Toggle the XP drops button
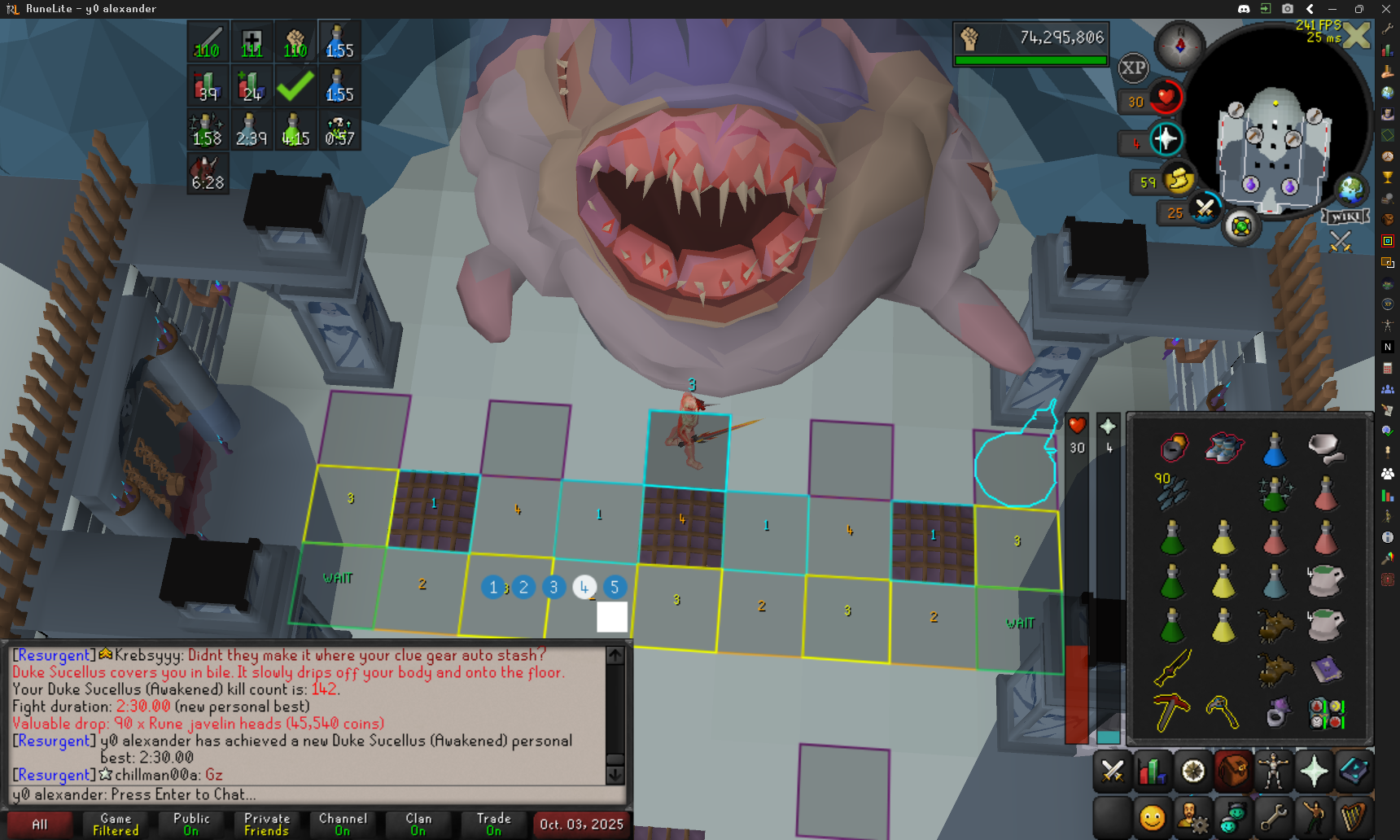Screen dimensions: 1400x840 tap(1133, 68)
